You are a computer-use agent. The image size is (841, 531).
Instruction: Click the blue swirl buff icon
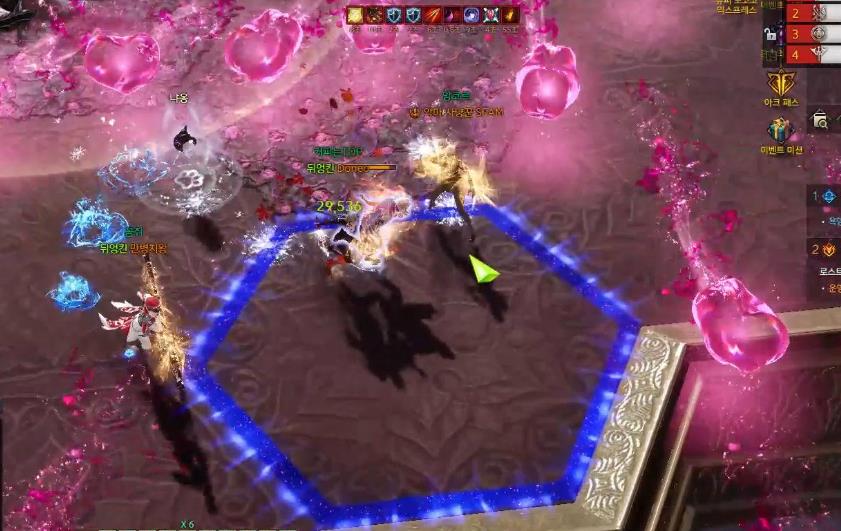pos(472,14)
